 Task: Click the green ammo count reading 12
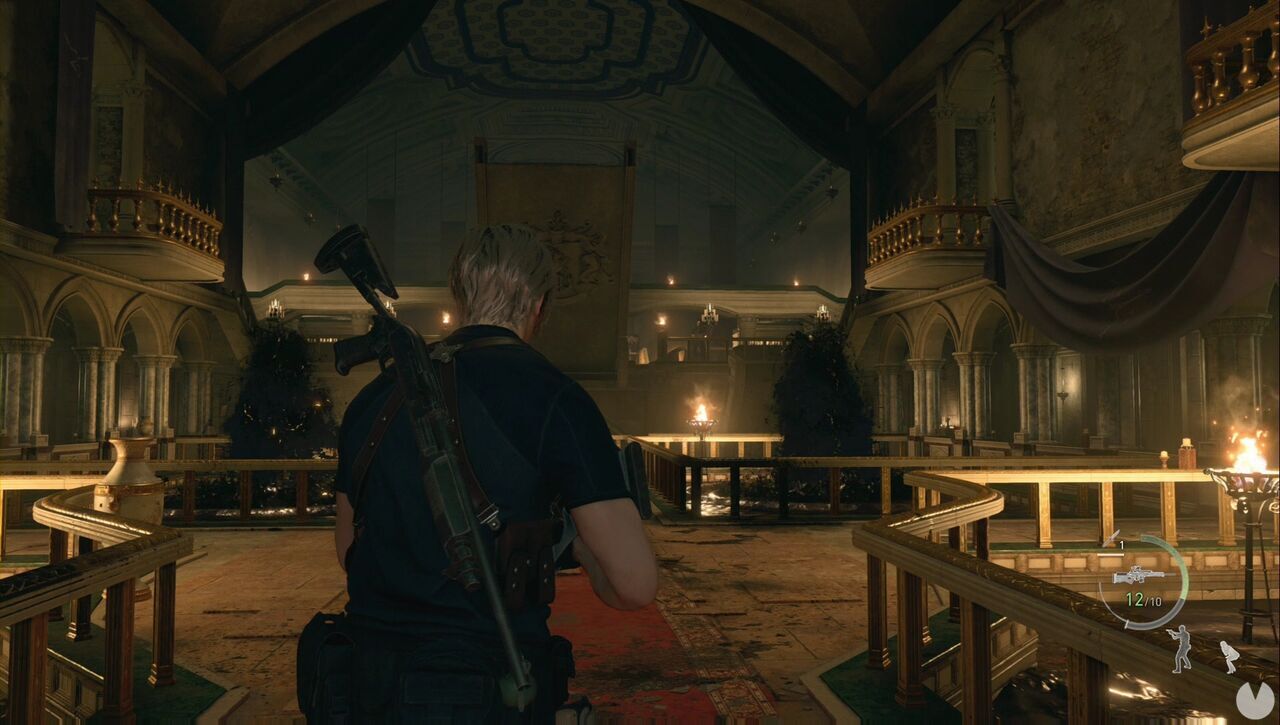coord(1133,598)
